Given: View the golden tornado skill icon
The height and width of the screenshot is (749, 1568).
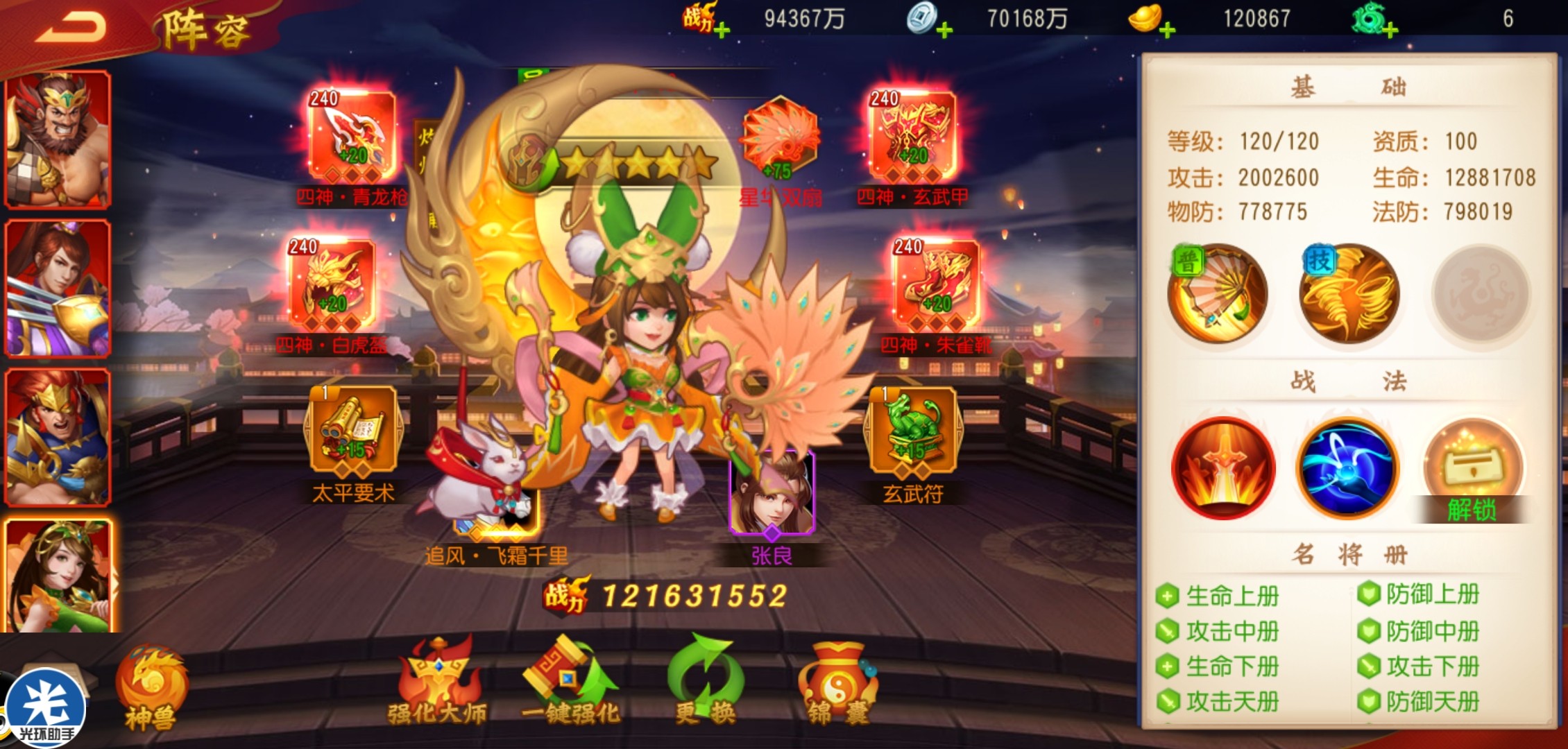Looking at the screenshot, I should [x=1349, y=294].
